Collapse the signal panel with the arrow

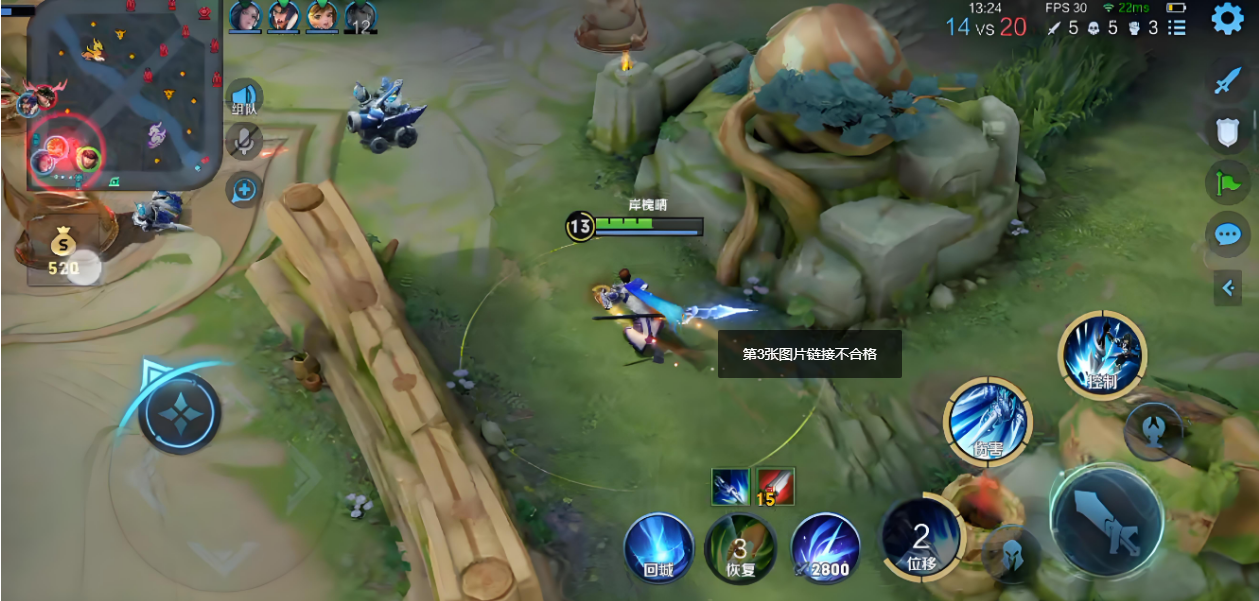pos(1228,289)
